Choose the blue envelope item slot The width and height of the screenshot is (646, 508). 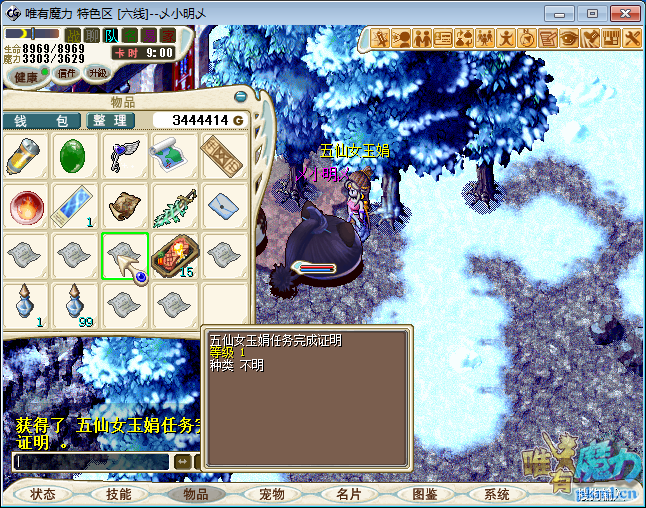(x=222, y=206)
